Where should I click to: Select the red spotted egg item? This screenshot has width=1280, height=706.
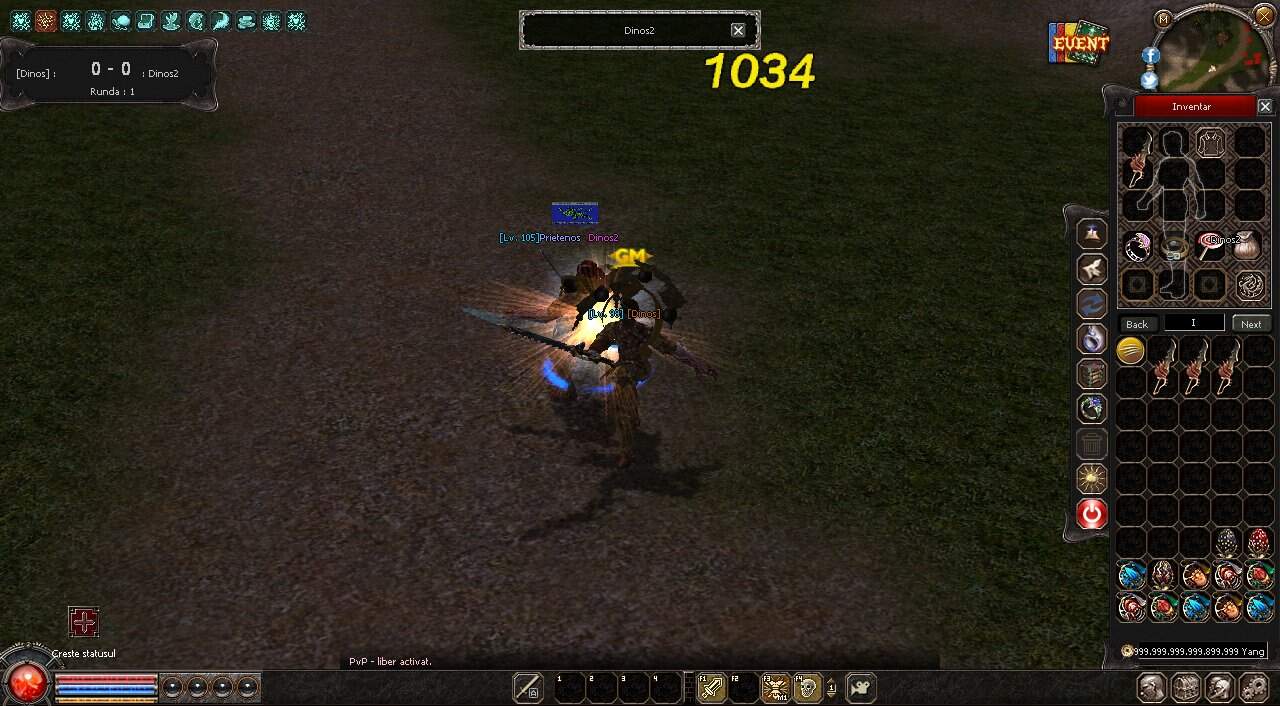click(1259, 543)
